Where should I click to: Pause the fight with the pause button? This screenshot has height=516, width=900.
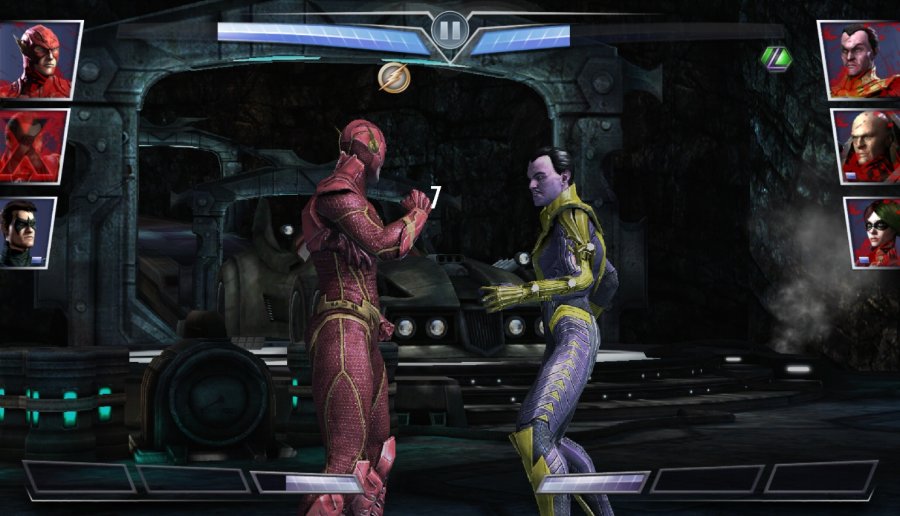pos(449,31)
